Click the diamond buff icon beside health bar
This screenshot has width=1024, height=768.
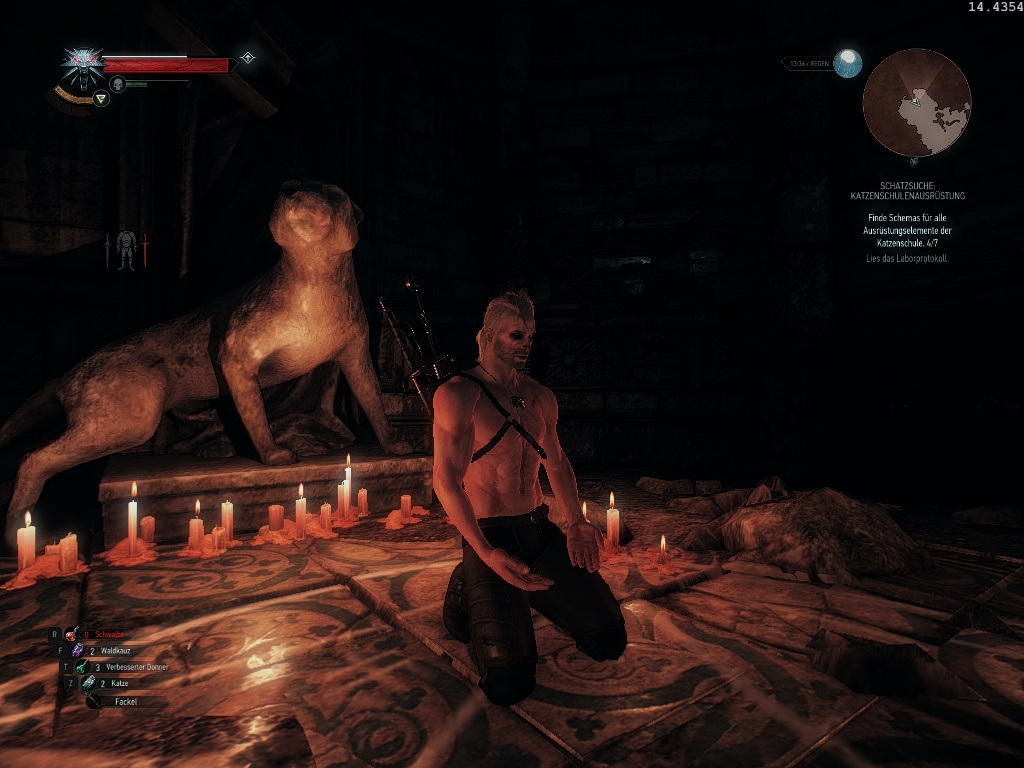pos(247,58)
